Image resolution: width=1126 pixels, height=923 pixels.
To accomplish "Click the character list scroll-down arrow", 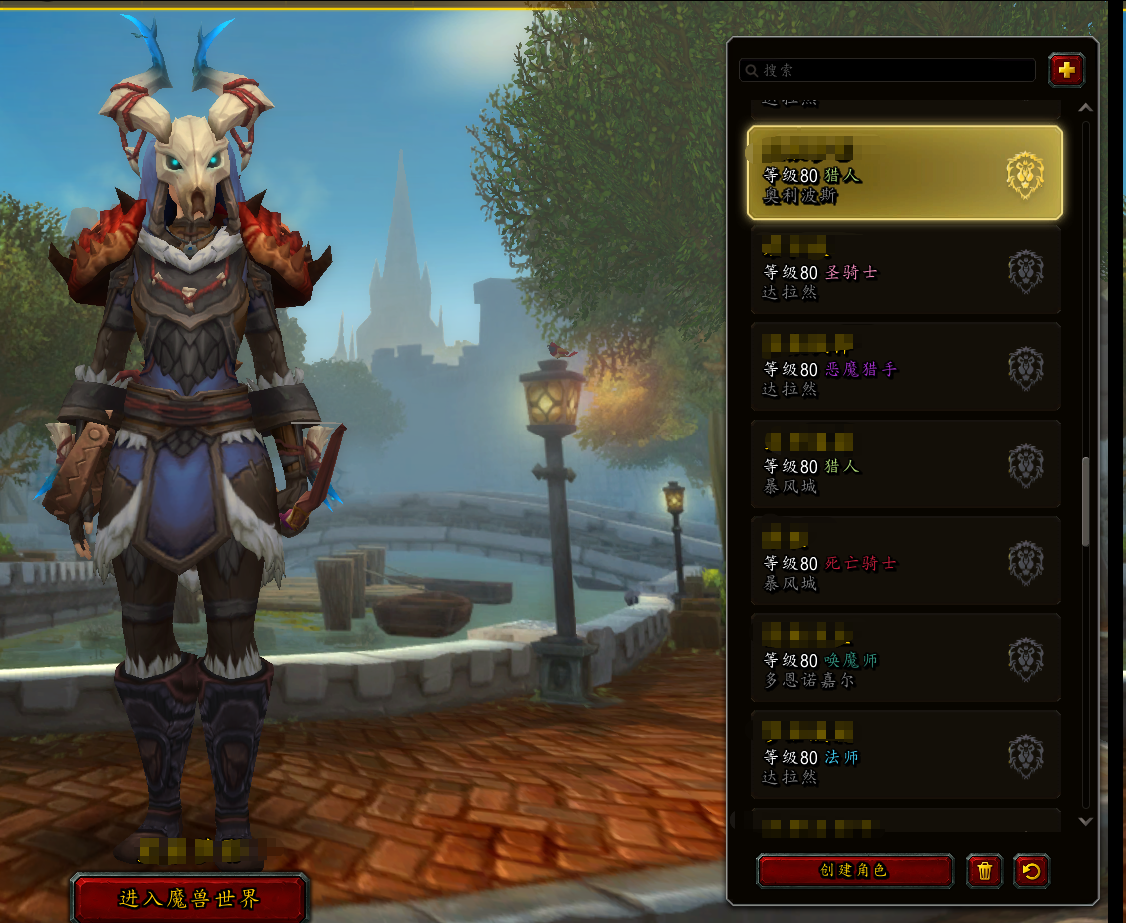I will pyautogui.click(x=1085, y=821).
